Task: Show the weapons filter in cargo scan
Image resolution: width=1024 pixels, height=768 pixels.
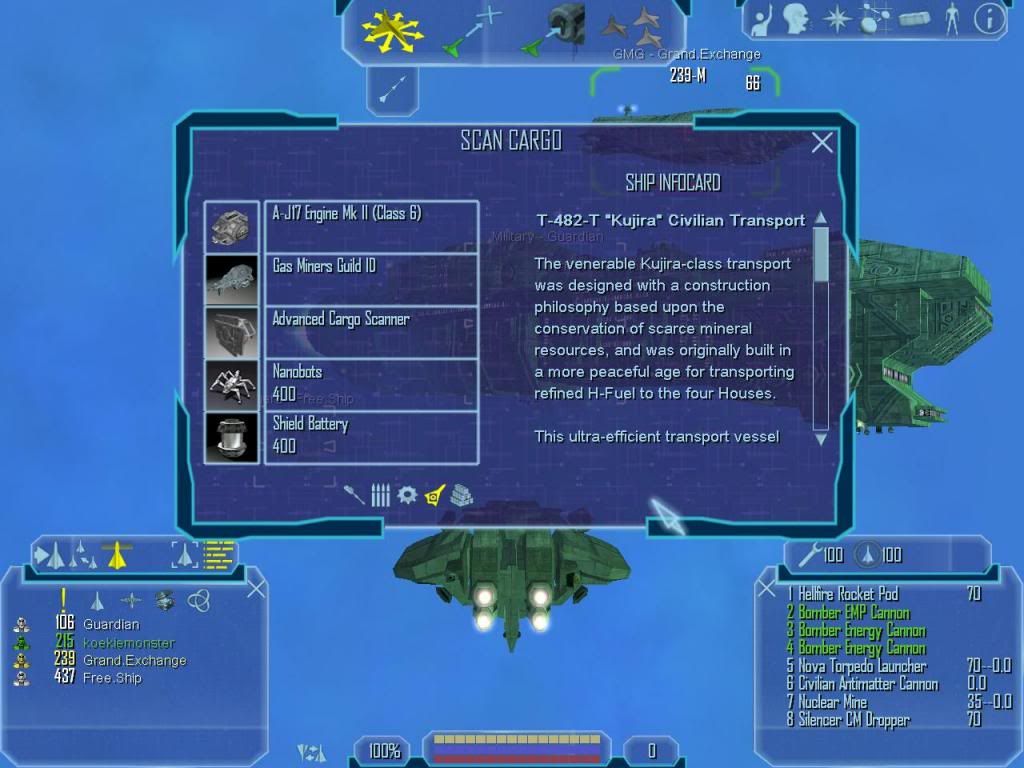Action: 354,495
